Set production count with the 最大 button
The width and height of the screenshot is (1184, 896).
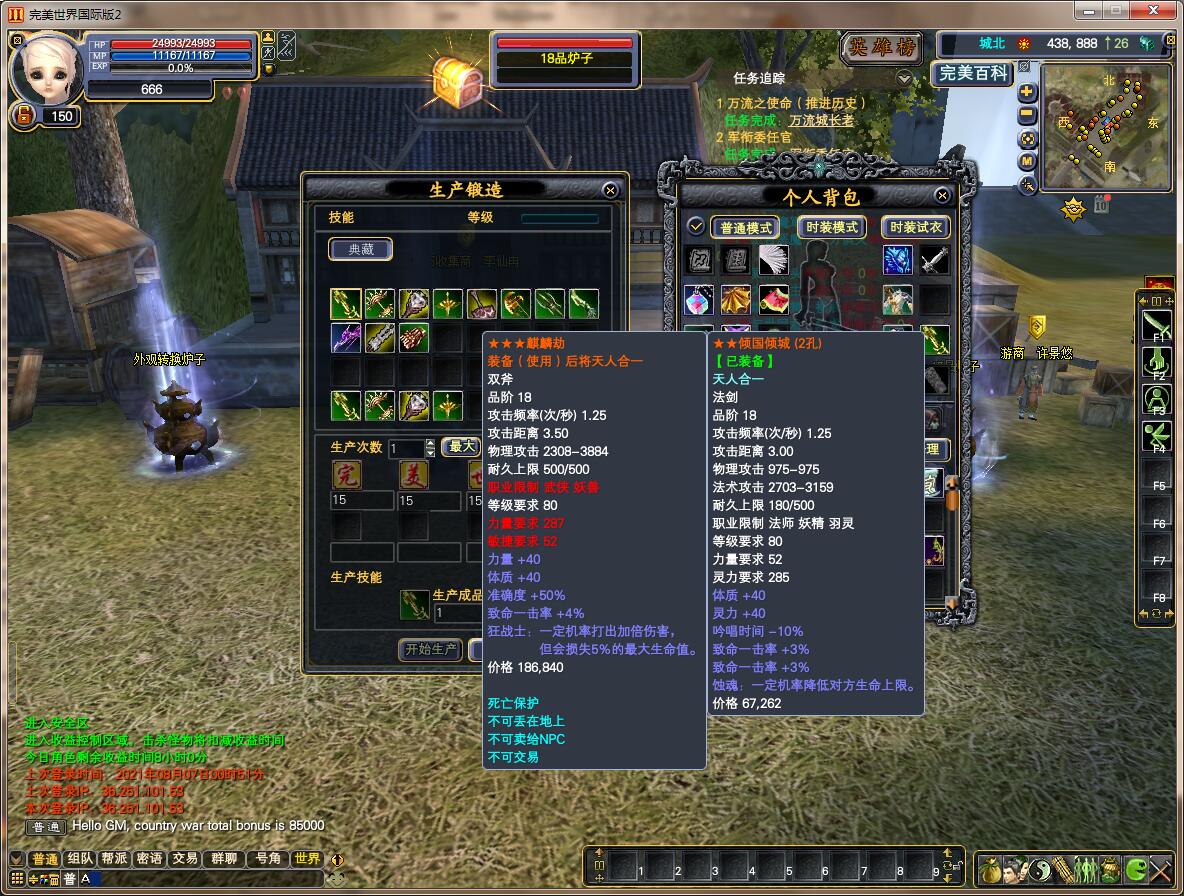462,447
